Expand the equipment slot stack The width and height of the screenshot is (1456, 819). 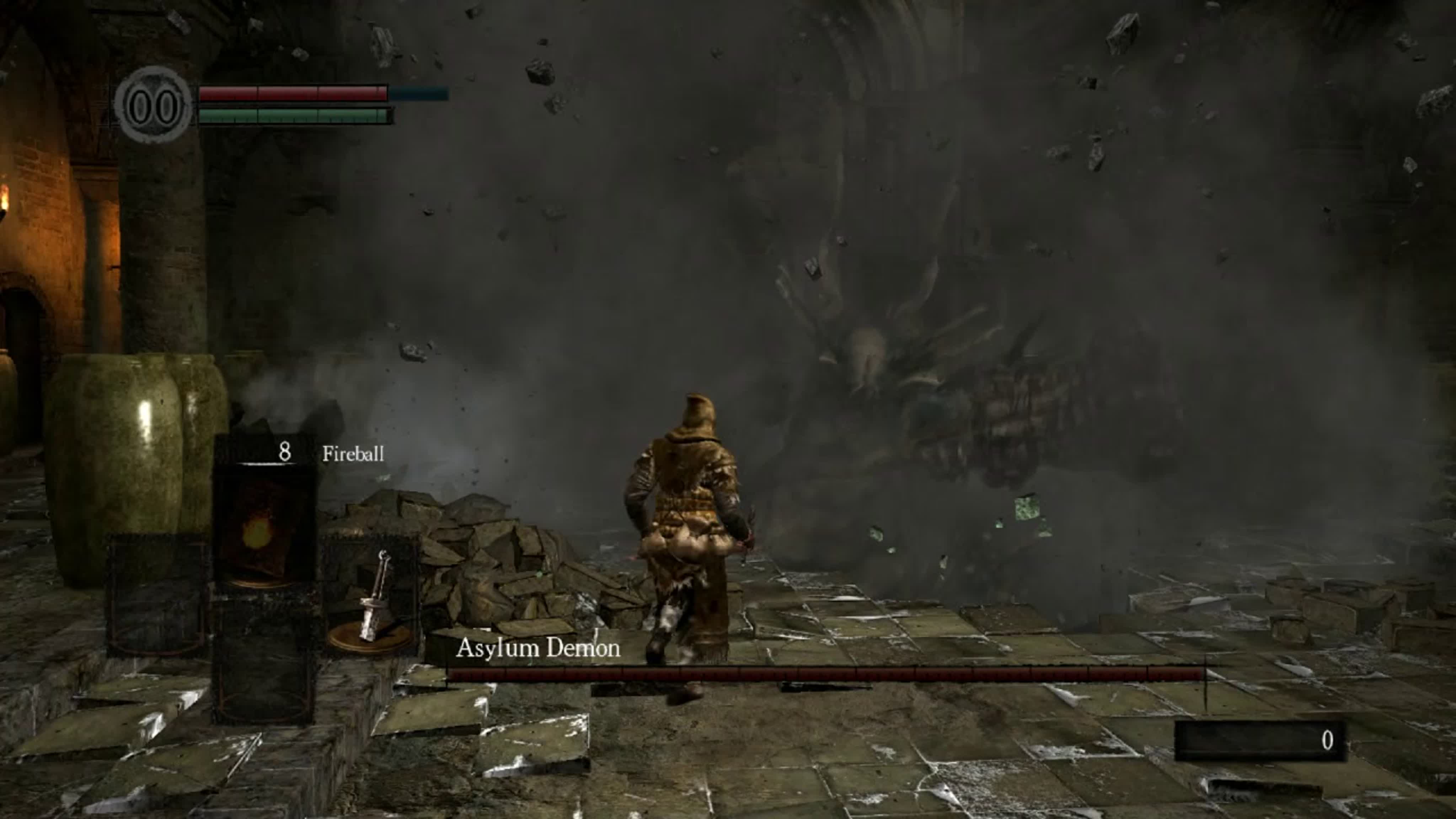pos(266,594)
